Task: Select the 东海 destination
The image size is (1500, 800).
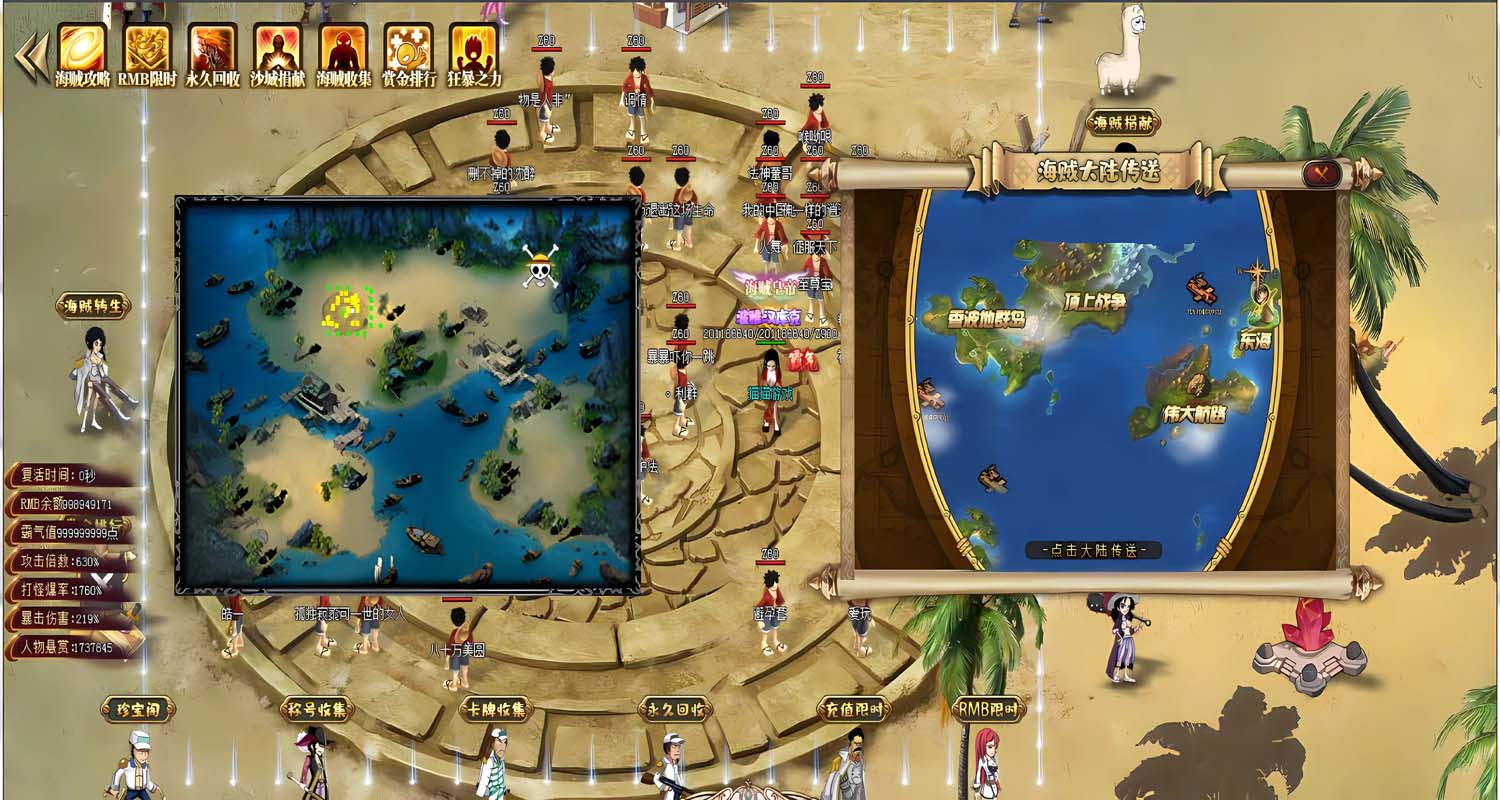Action: coord(1256,339)
